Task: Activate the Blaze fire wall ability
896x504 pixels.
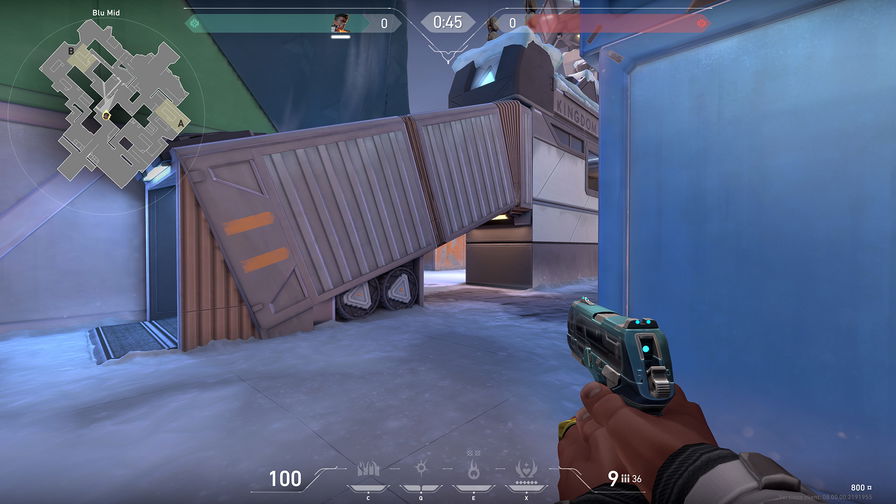Action: coord(368,470)
